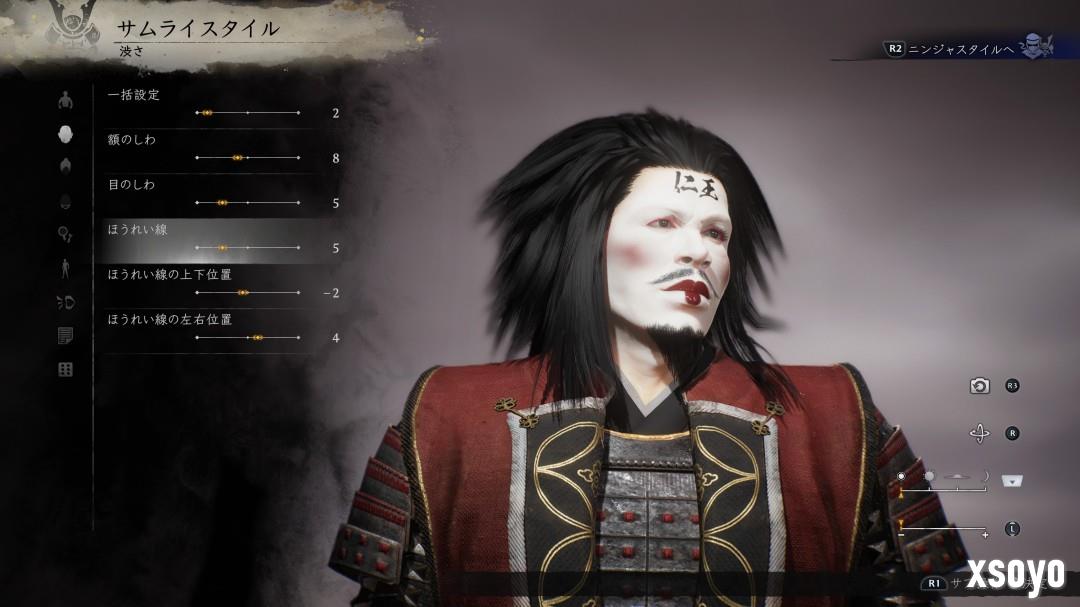
Task: Open the grid presets category icon
Action: [66, 370]
